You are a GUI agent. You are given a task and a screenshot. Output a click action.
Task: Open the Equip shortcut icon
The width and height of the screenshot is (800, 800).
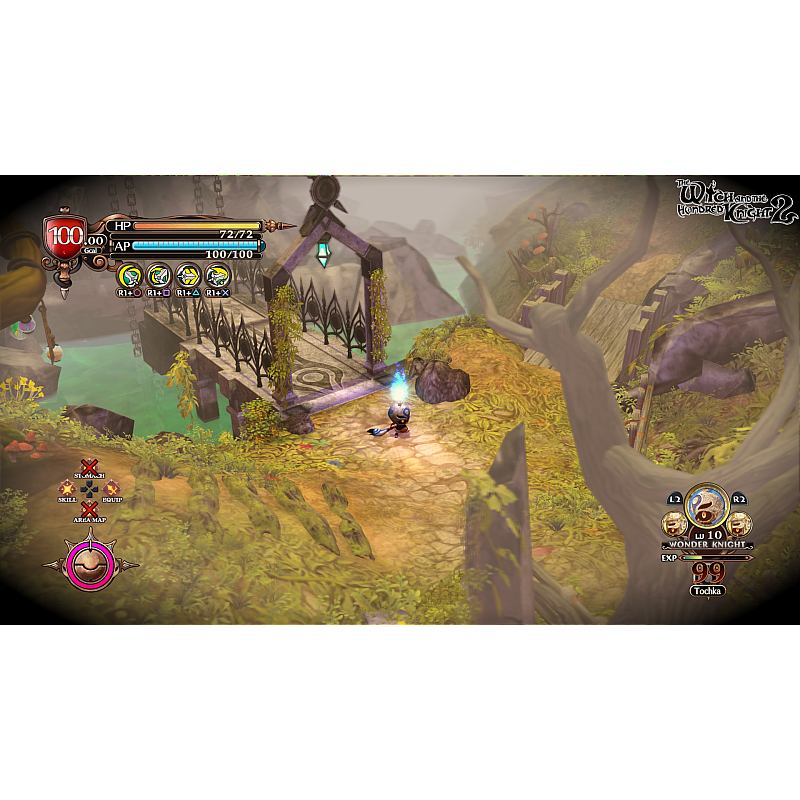(111, 489)
